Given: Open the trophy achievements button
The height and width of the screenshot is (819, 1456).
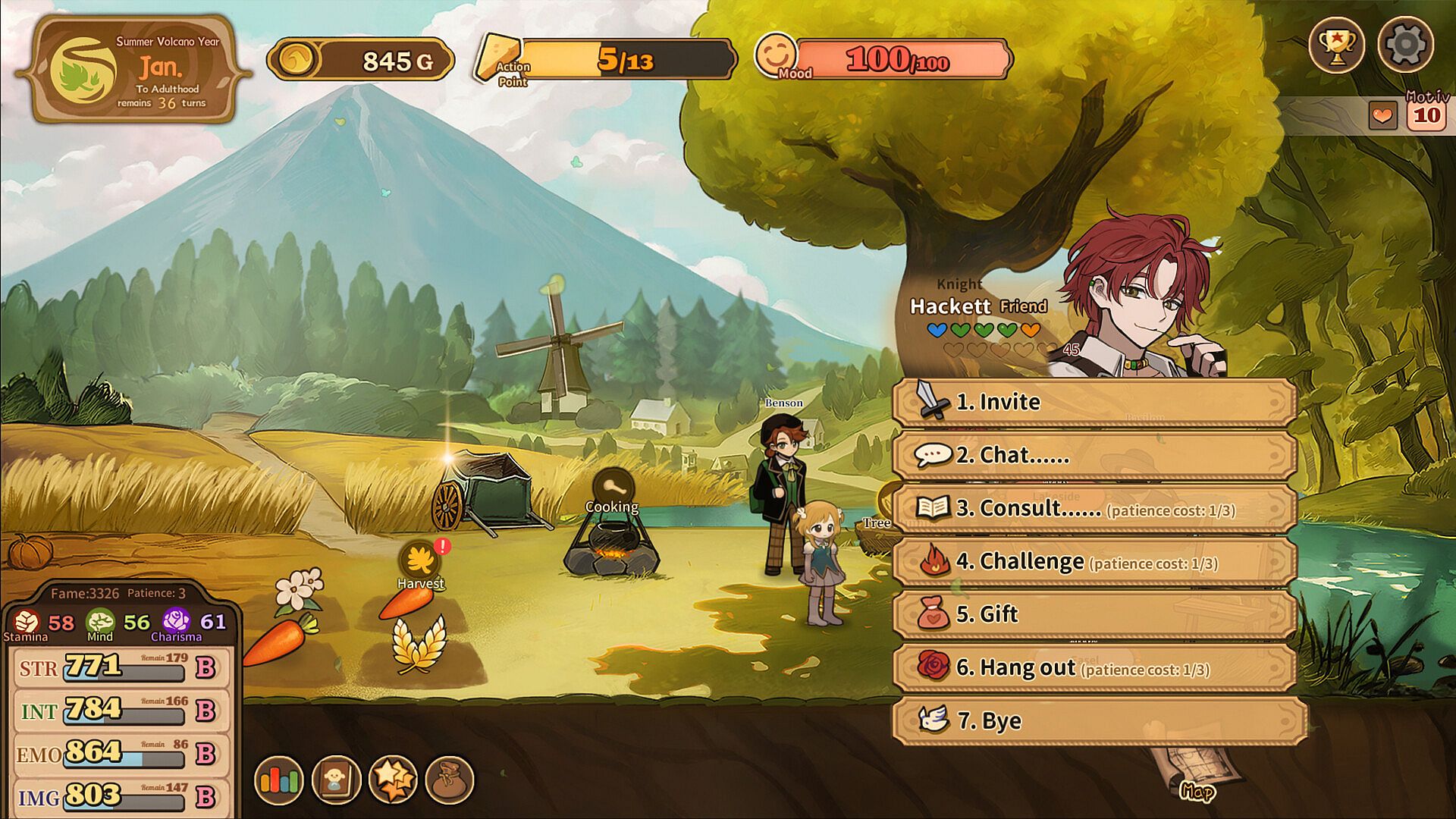Looking at the screenshot, I should click(x=1336, y=45).
